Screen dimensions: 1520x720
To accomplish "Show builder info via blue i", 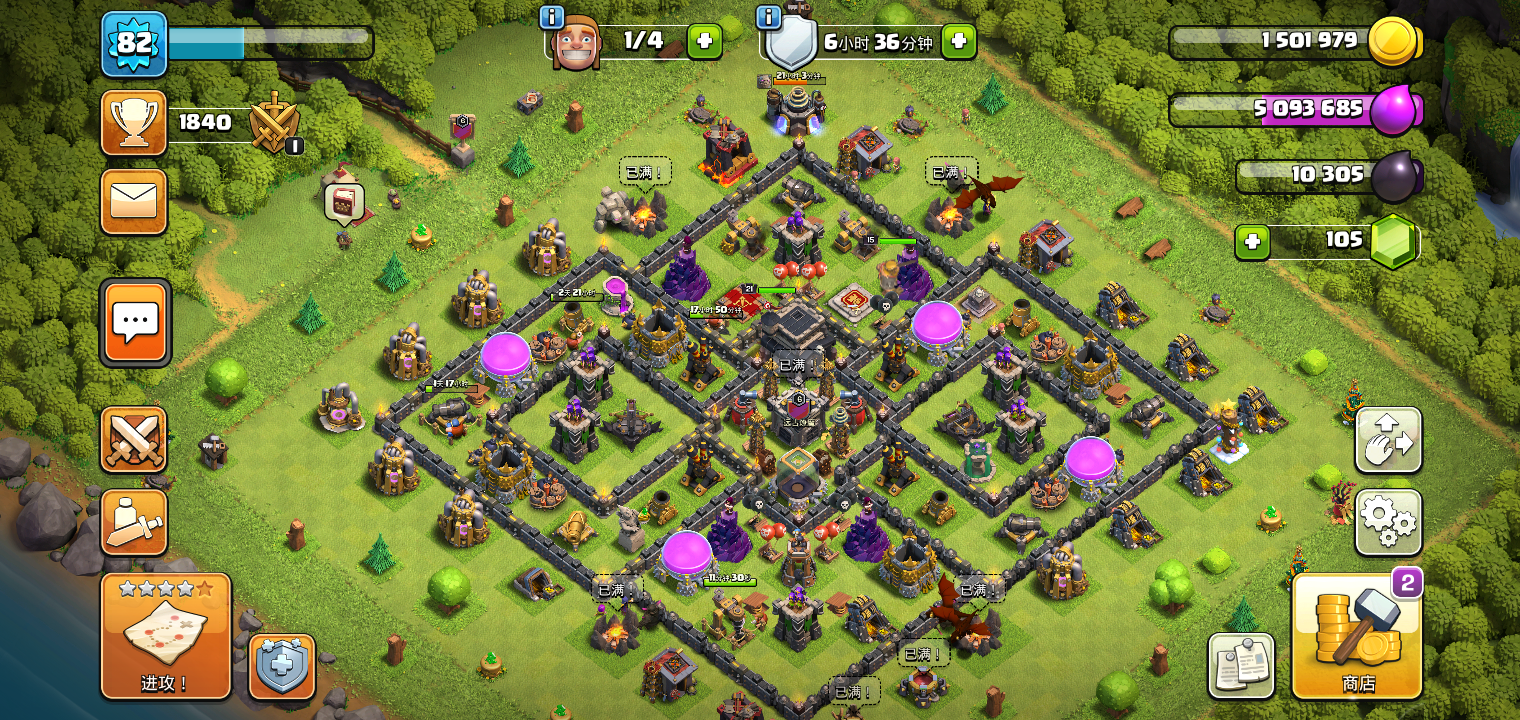I will tap(552, 17).
